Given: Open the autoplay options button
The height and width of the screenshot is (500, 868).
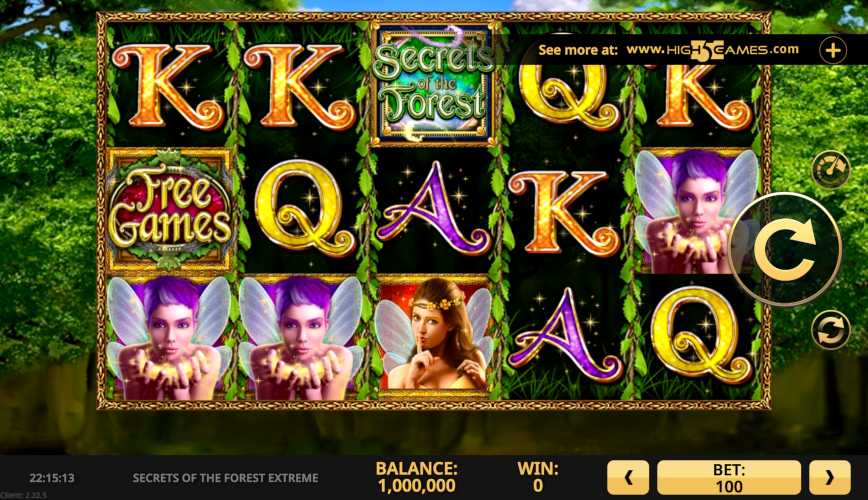Looking at the screenshot, I should (830, 329).
